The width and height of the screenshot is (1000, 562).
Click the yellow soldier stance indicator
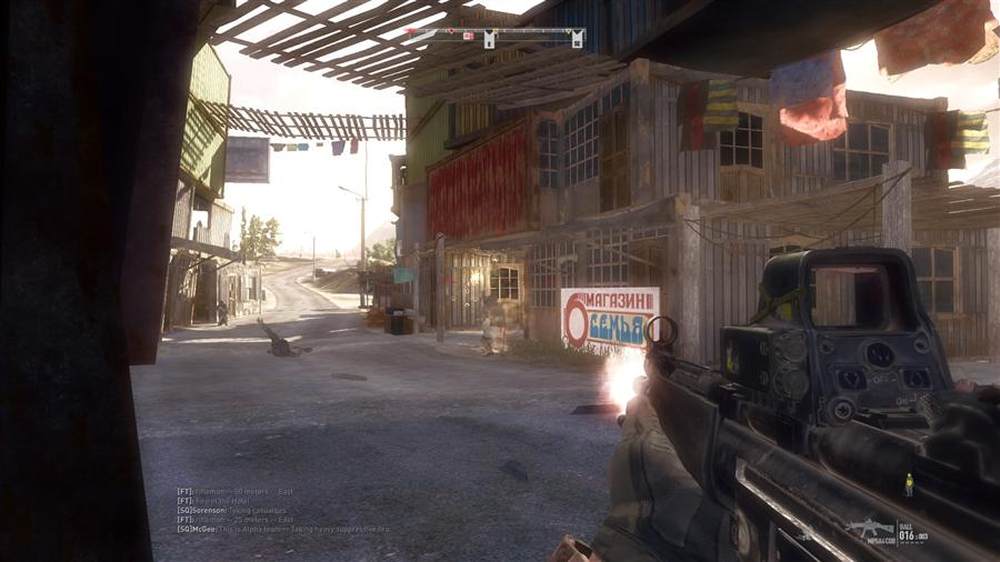[908, 485]
